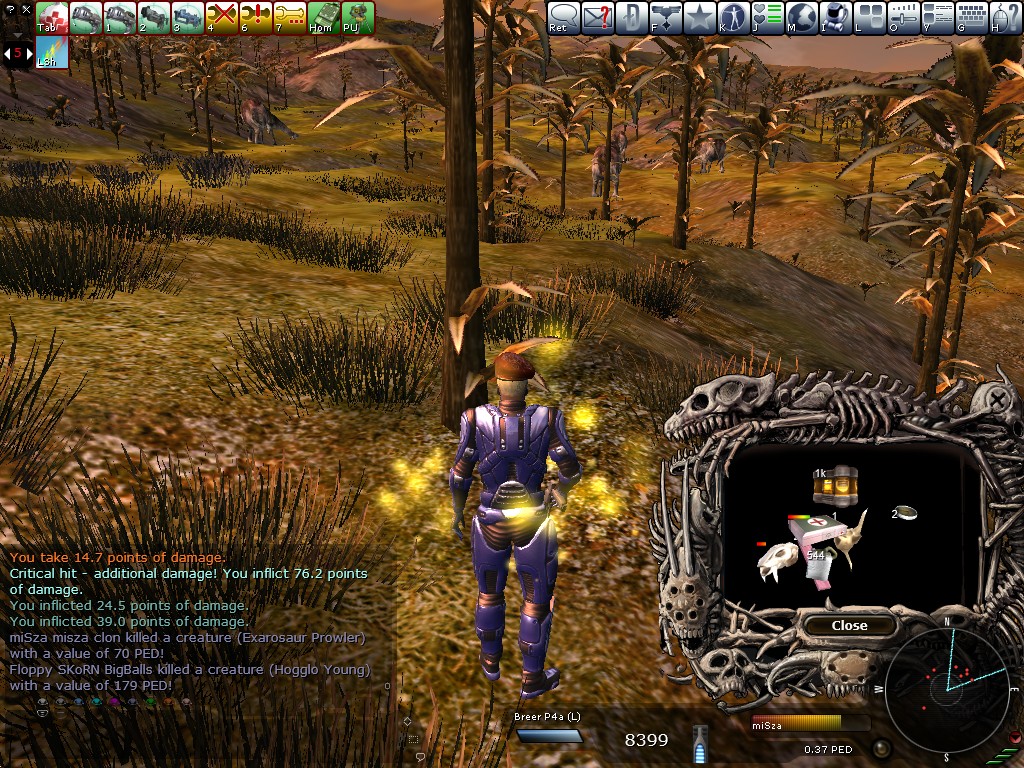The width and height of the screenshot is (1024, 768).
Task: Activate the crossed-out wrench slot 4
Action: [222, 17]
